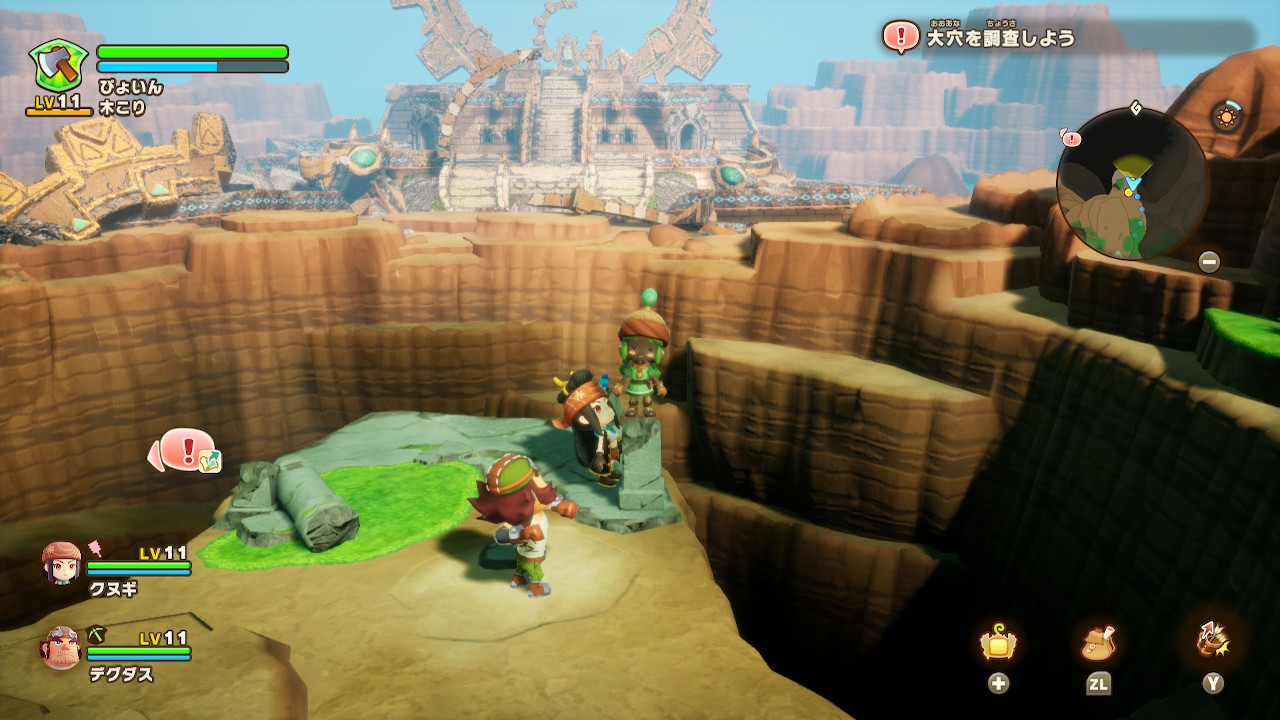The width and height of the screenshot is (1280, 720).
Task: Select the sun time-of-day icon
Action: click(1226, 116)
